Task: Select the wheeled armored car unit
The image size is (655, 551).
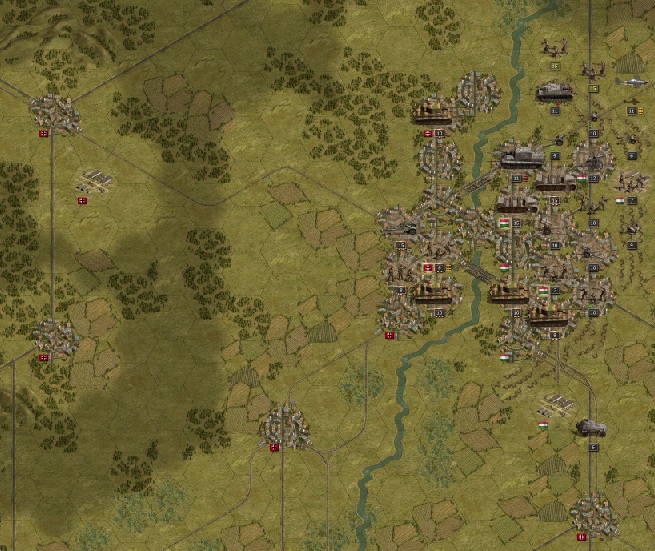Action: (591, 428)
